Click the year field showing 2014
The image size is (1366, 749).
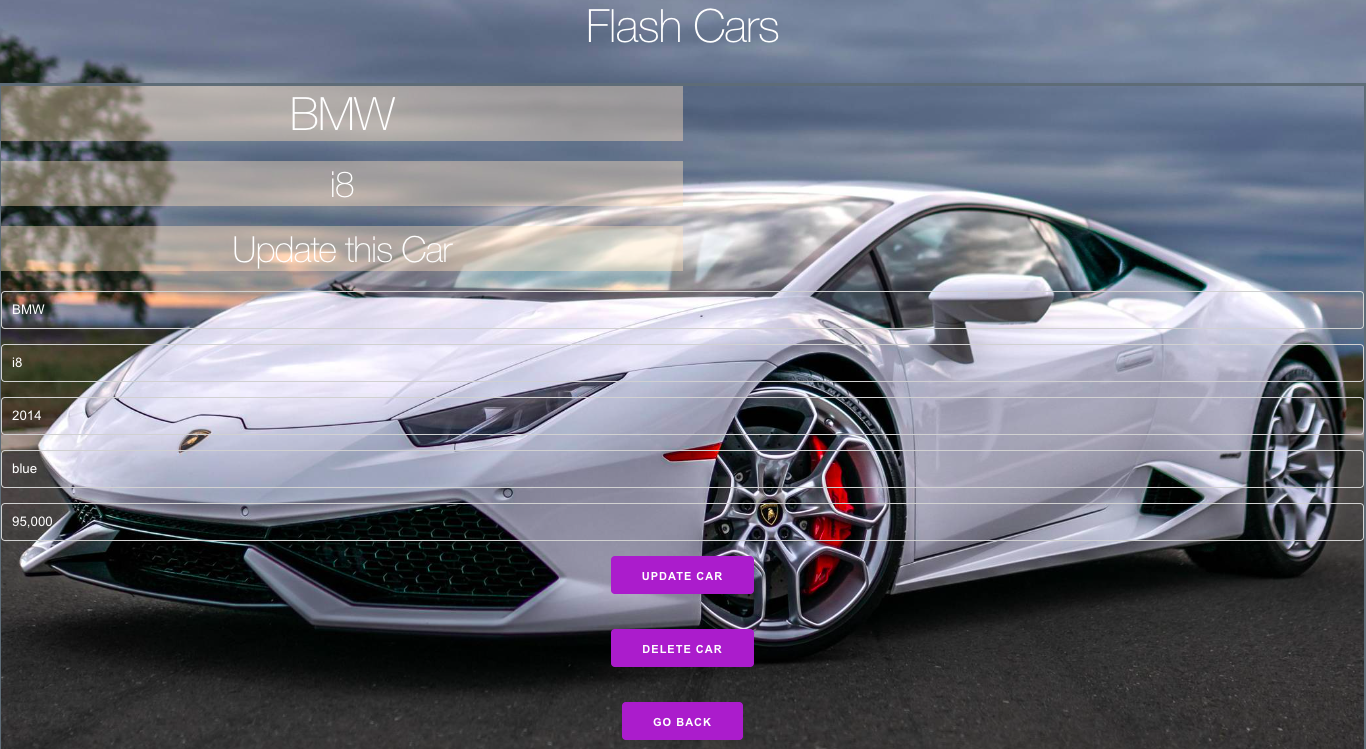click(x=682, y=416)
